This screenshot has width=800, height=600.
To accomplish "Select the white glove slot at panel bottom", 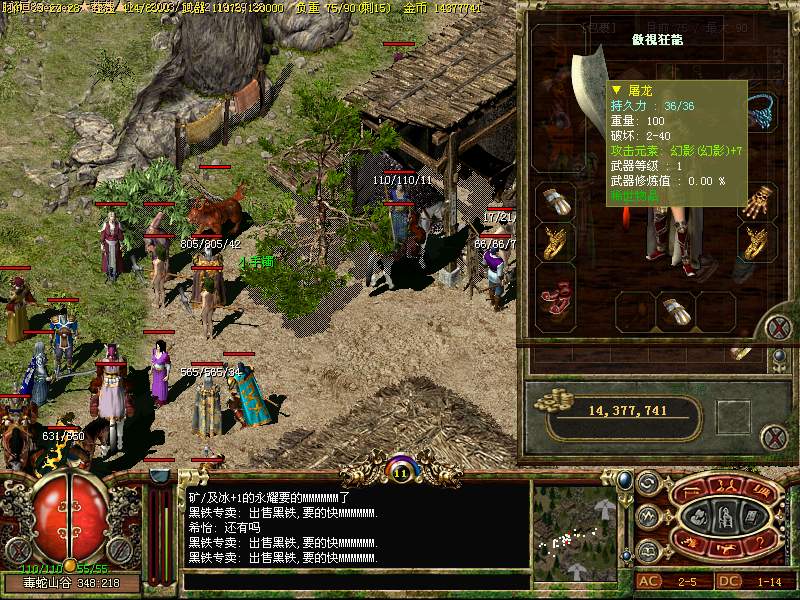I will point(675,311).
